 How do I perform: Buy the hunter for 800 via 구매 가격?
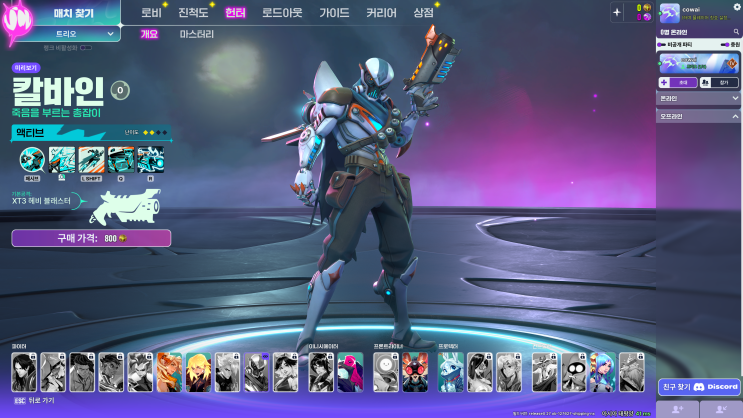click(x=91, y=238)
